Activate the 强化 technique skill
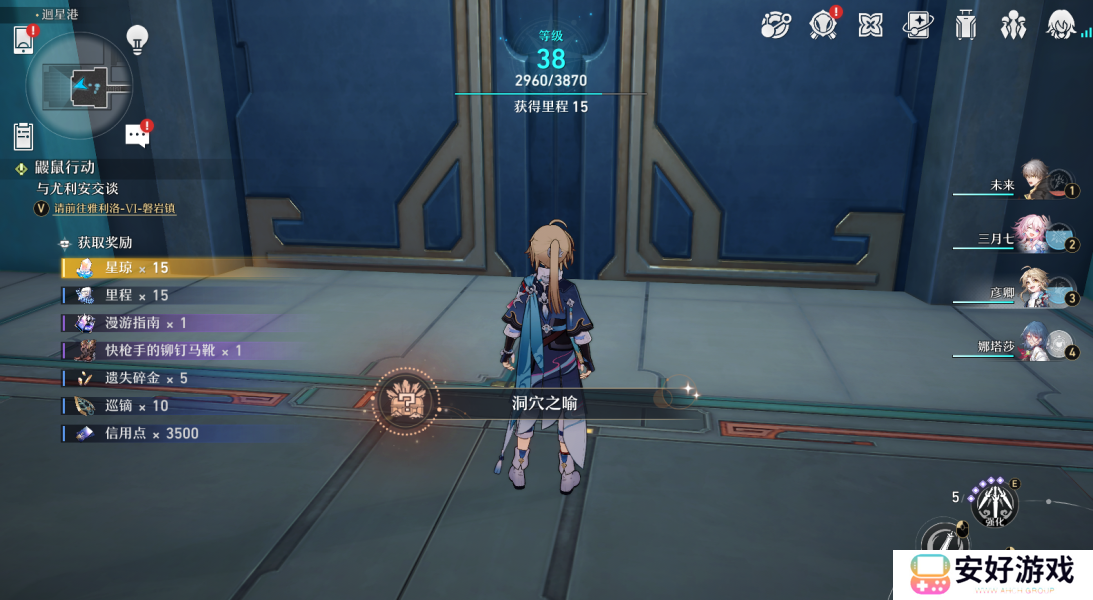The image size is (1093, 600). pos(994,503)
